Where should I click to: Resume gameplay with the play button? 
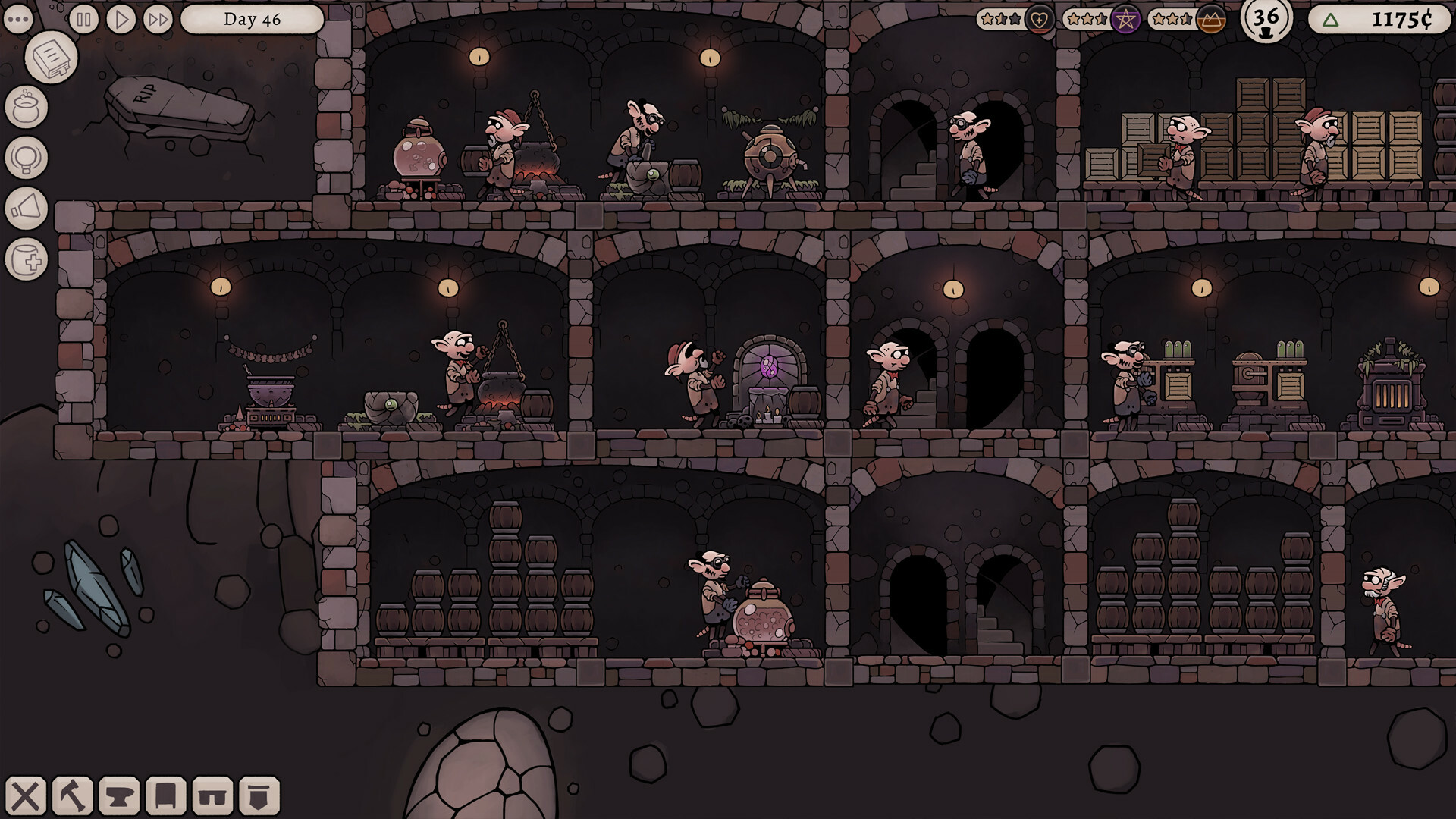click(121, 20)
